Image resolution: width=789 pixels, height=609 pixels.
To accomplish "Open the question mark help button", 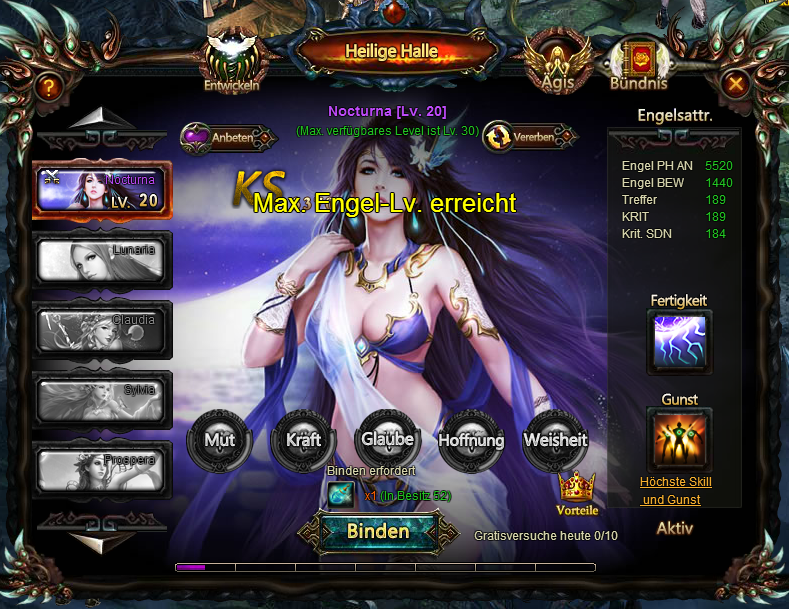I will tap(47, 87).
